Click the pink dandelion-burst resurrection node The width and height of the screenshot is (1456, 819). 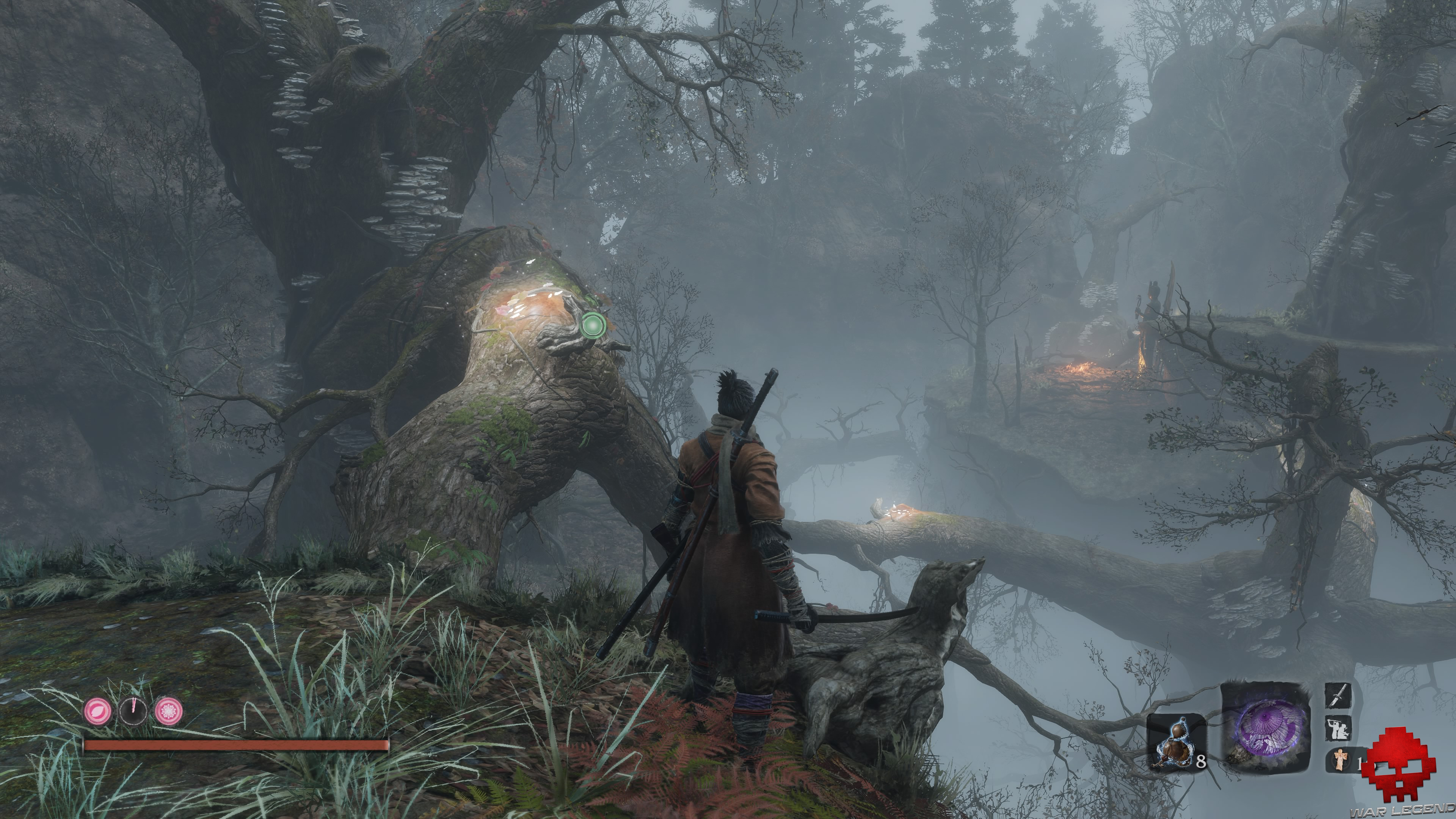tap(168, 711)
